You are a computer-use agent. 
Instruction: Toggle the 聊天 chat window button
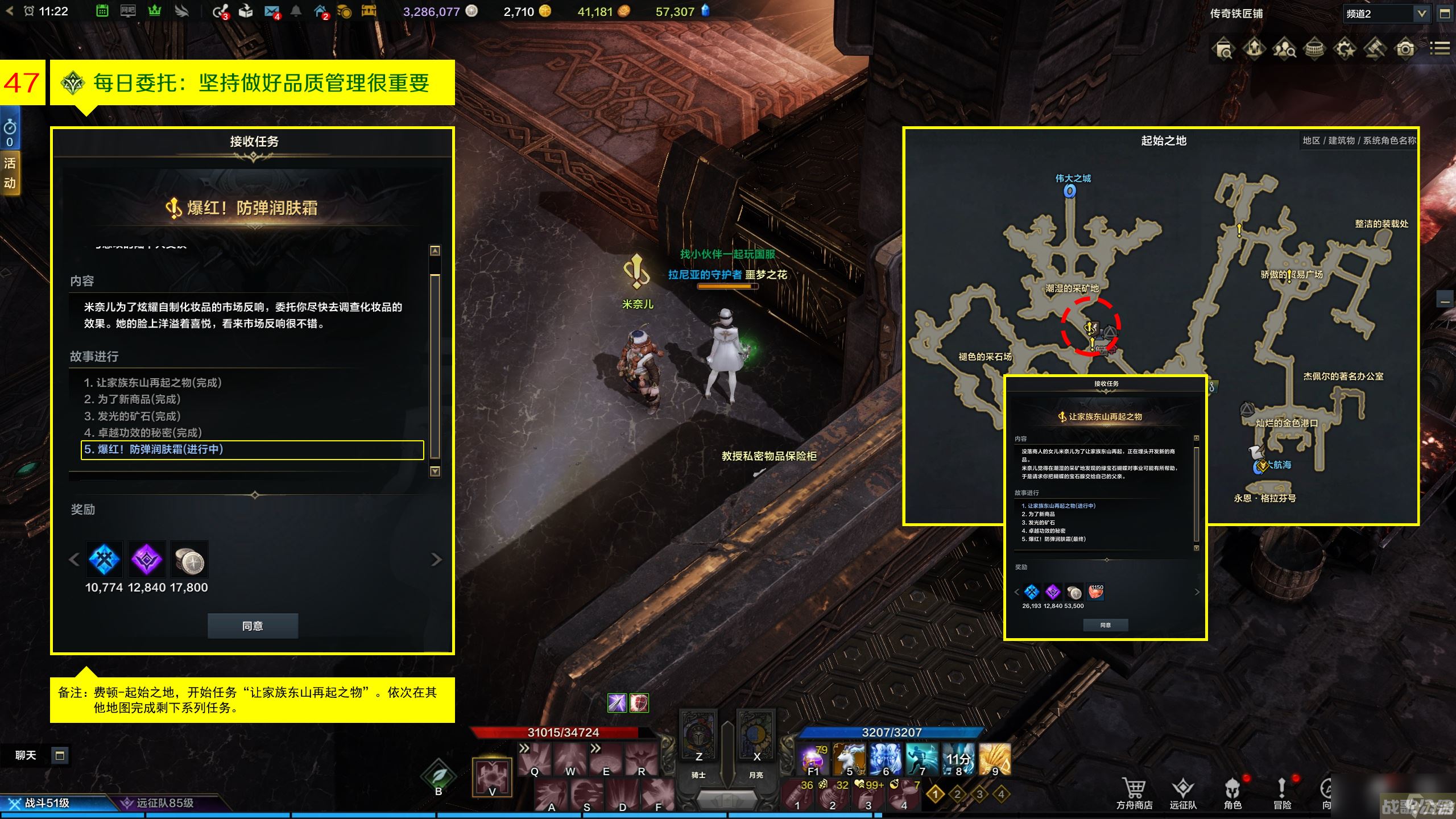pos(59,755)
